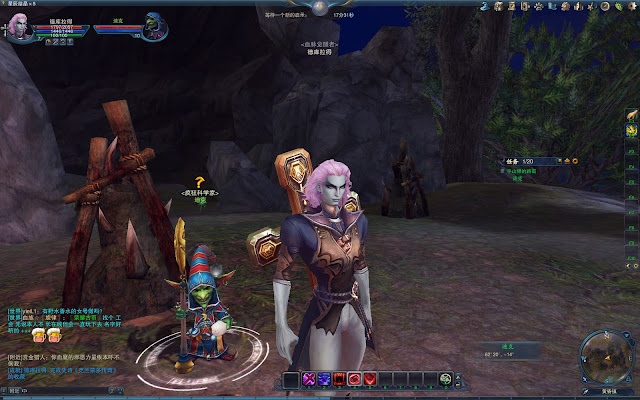This screenshot has width=640, height=400.
Task: Click the green emblem hotbar slot
Action: pos(444,378)
